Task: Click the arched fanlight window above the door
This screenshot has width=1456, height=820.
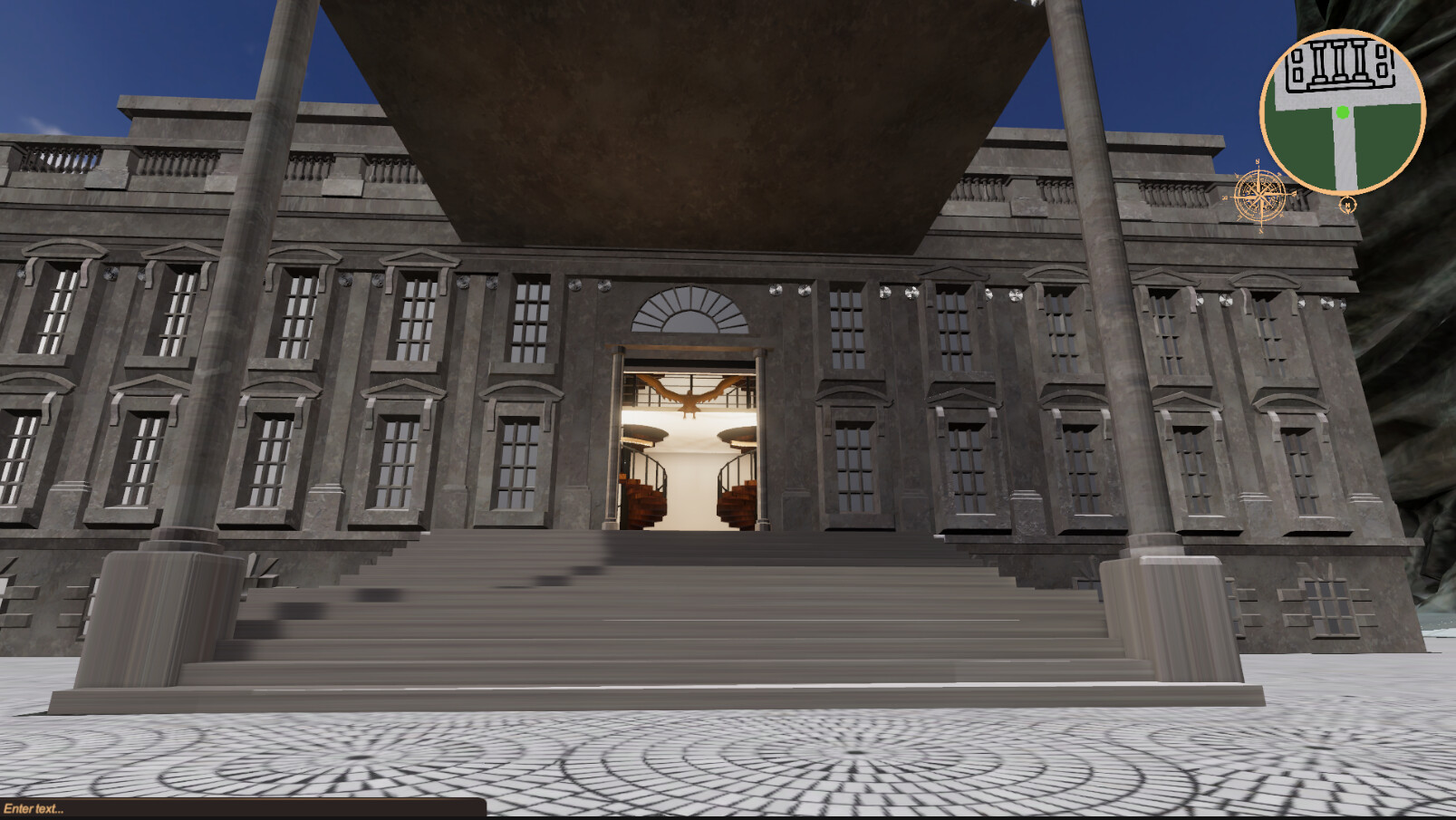Action: pyautogui.click(x=692, y=315)
